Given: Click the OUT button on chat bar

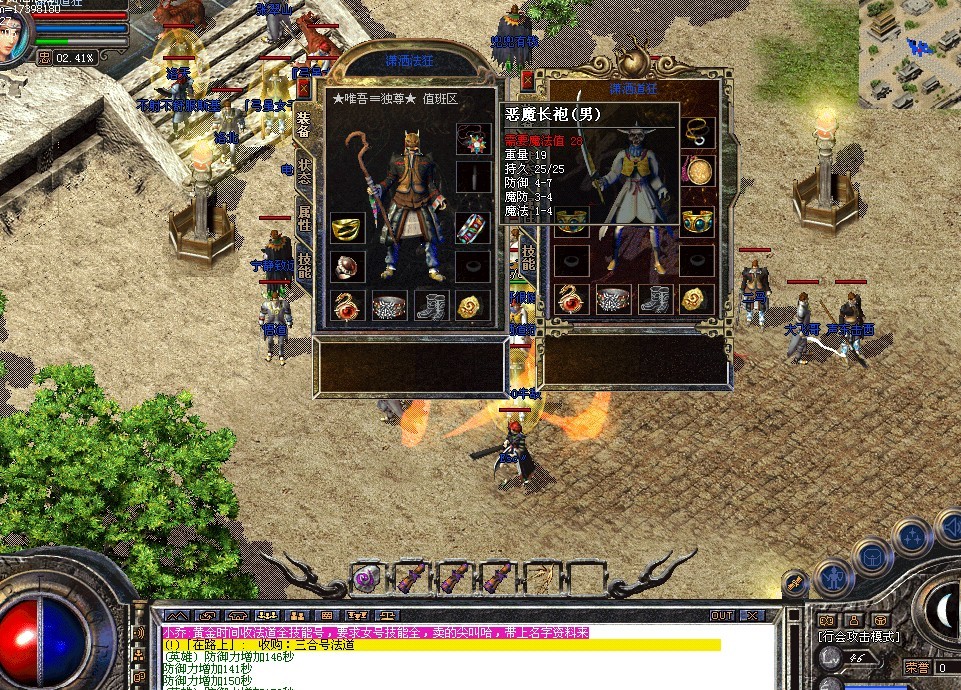Looking at the screenshot, I should 721,615.
